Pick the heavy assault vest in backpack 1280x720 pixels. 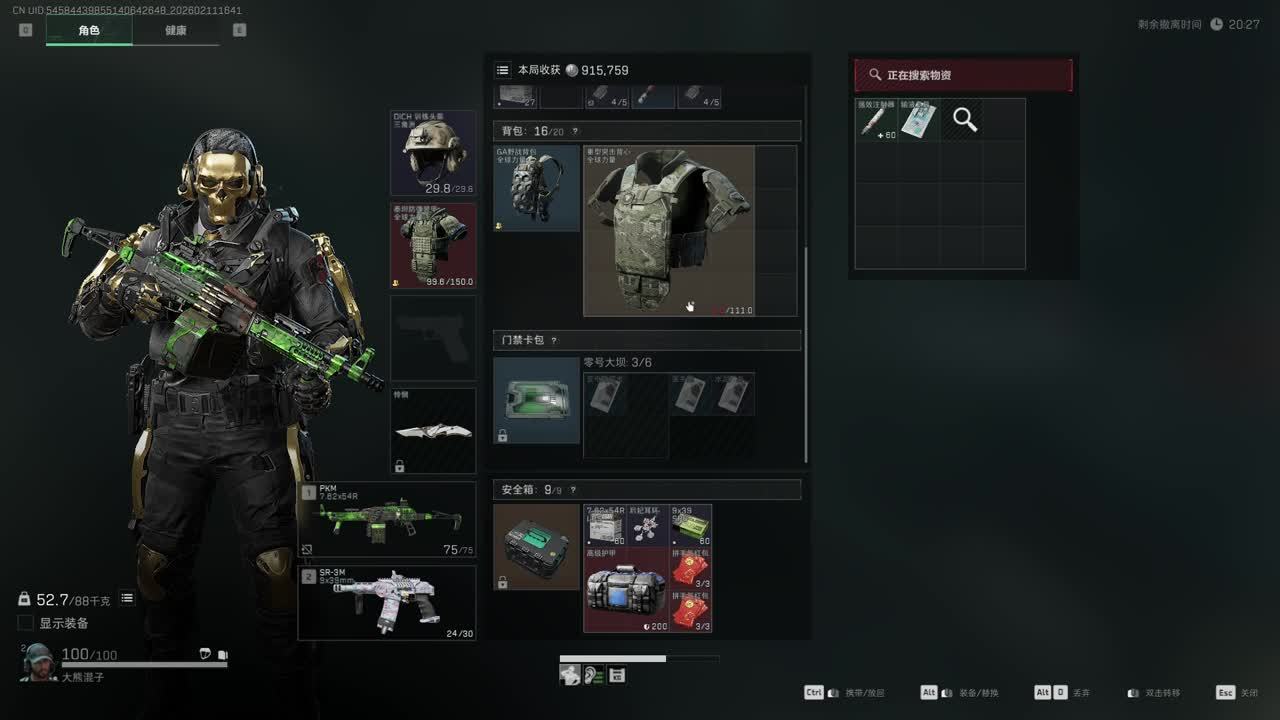[x=669, y=231]
